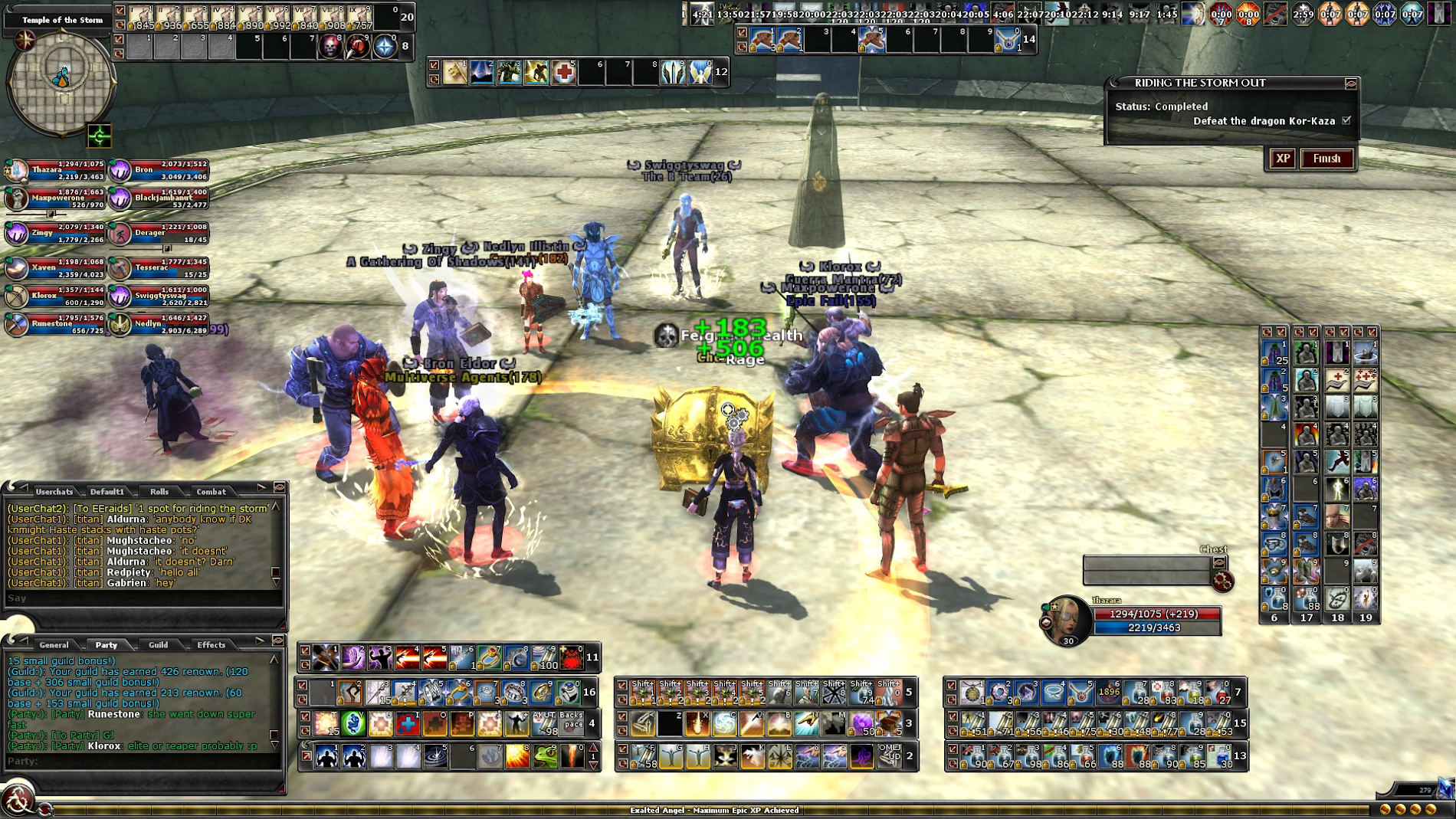Image resolution: width=1456 pixels, height=819 pixels.
Task: Click the circular minimap
Action: tap(61, 80)
